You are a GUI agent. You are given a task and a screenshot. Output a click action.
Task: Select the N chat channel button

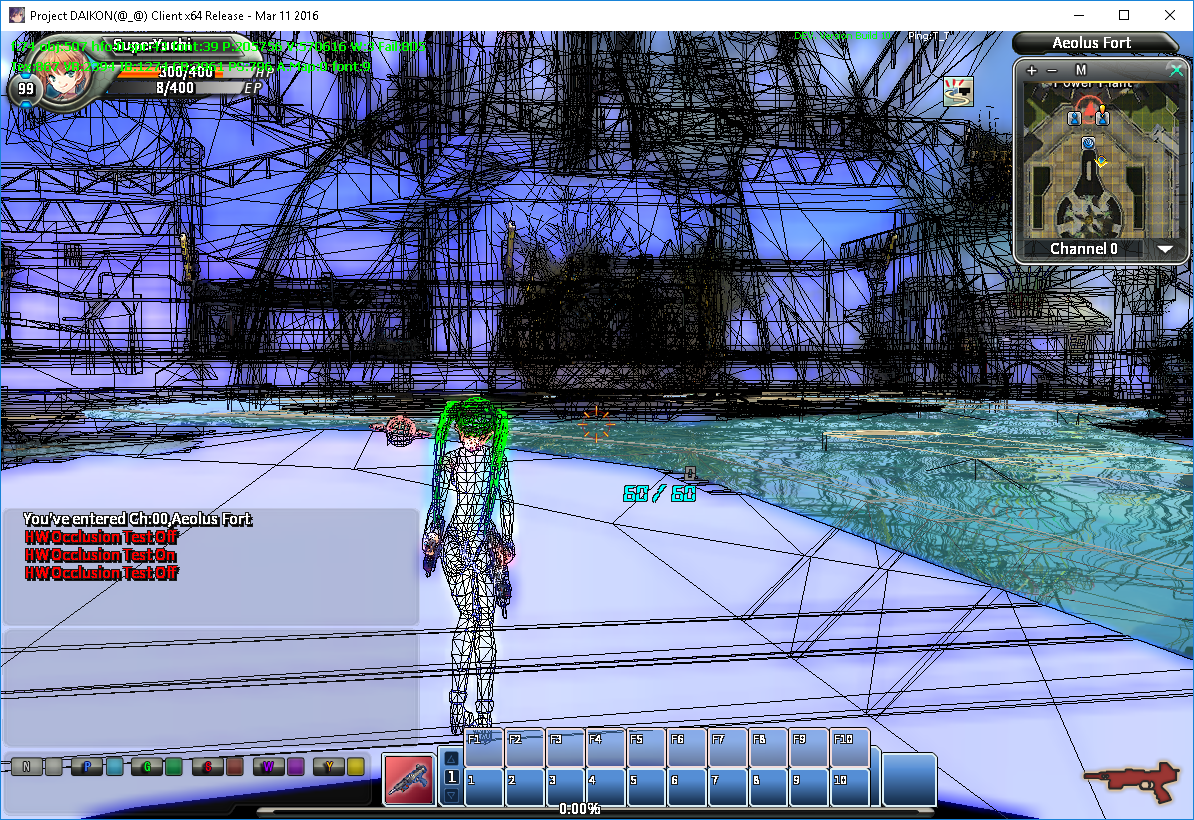click(x=27, y=767)
